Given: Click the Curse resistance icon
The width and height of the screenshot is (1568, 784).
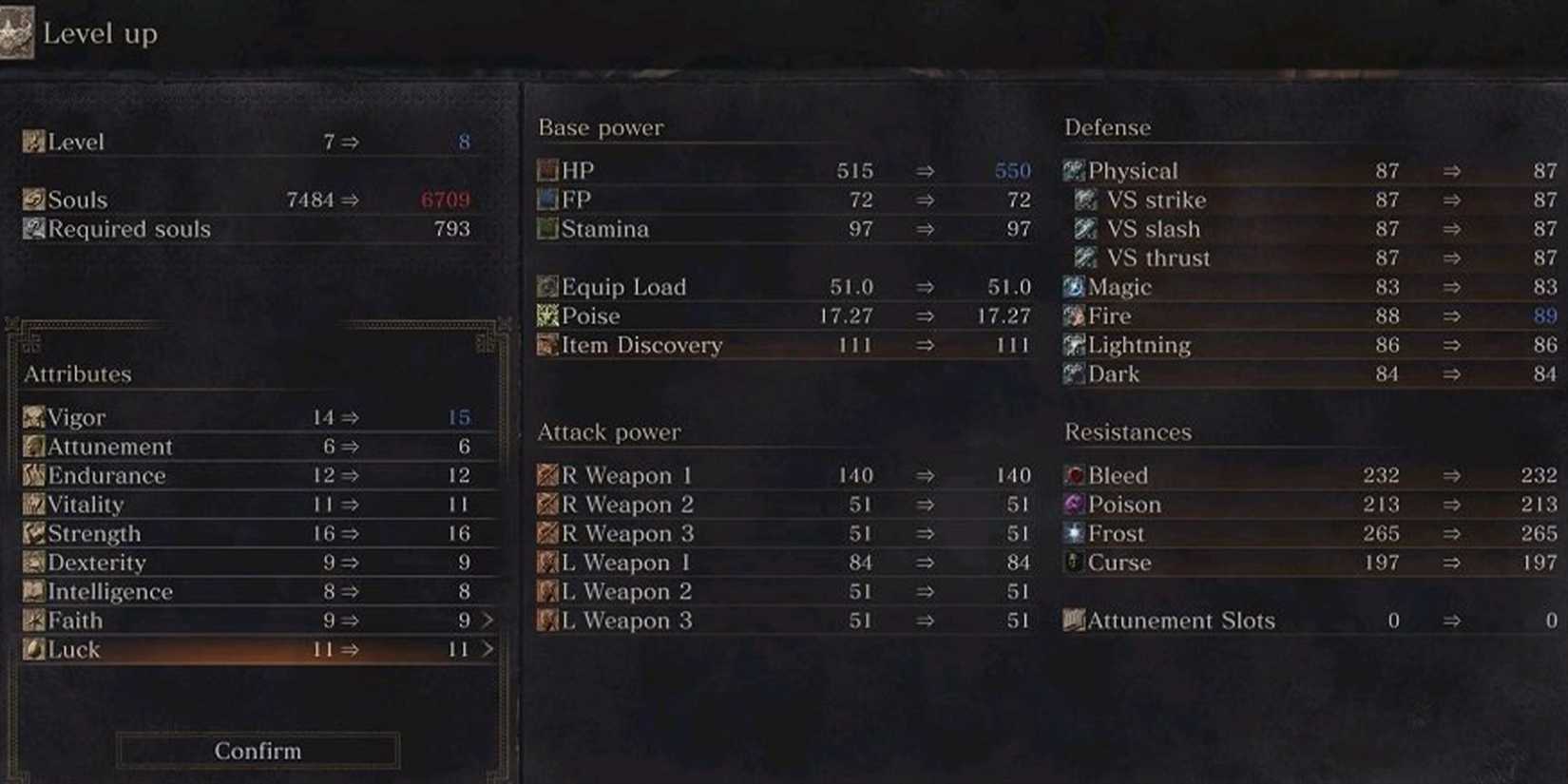Looking at the screenshot, I should 1074,563.
